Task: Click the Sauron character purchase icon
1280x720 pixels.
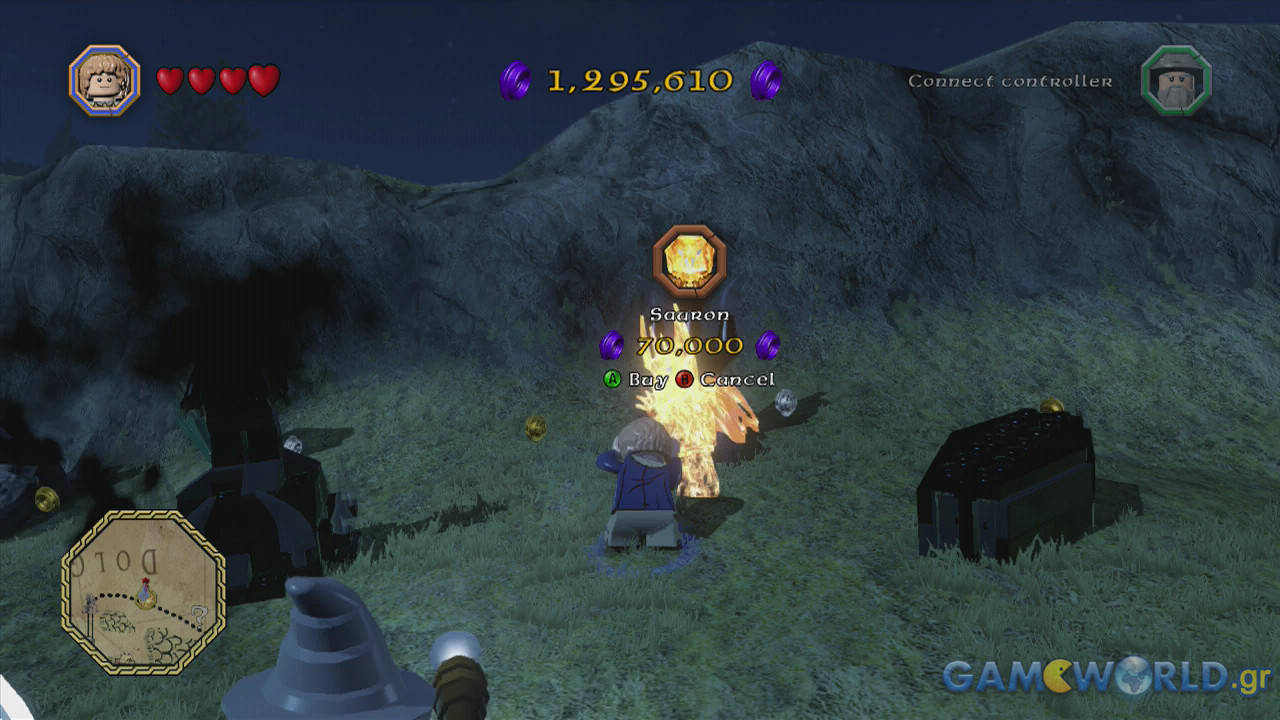Action: [x=689, y=261]
